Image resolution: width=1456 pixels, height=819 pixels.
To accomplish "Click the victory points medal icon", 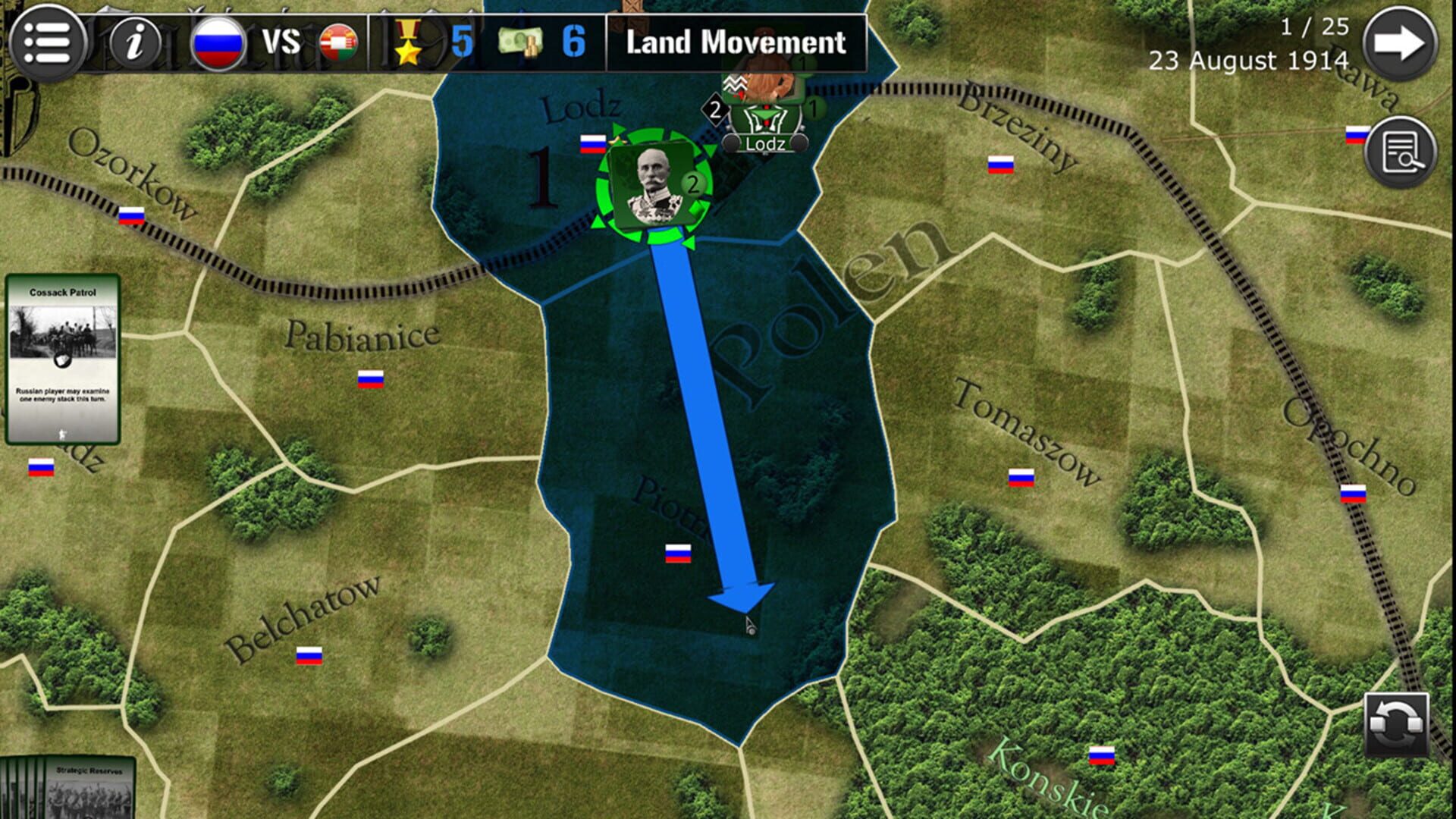I will (x=408, y=43).
